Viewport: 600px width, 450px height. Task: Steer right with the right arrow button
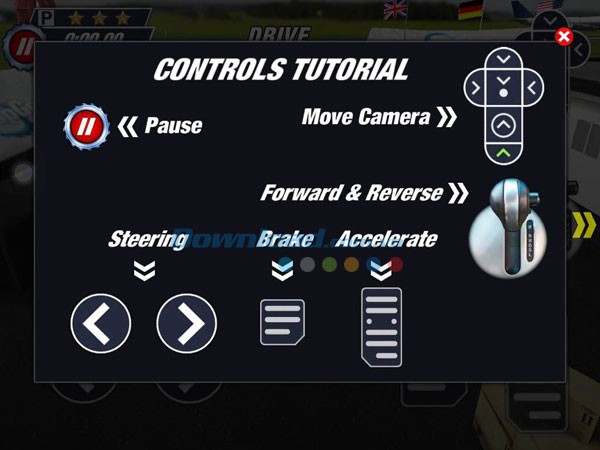point(187,323)
